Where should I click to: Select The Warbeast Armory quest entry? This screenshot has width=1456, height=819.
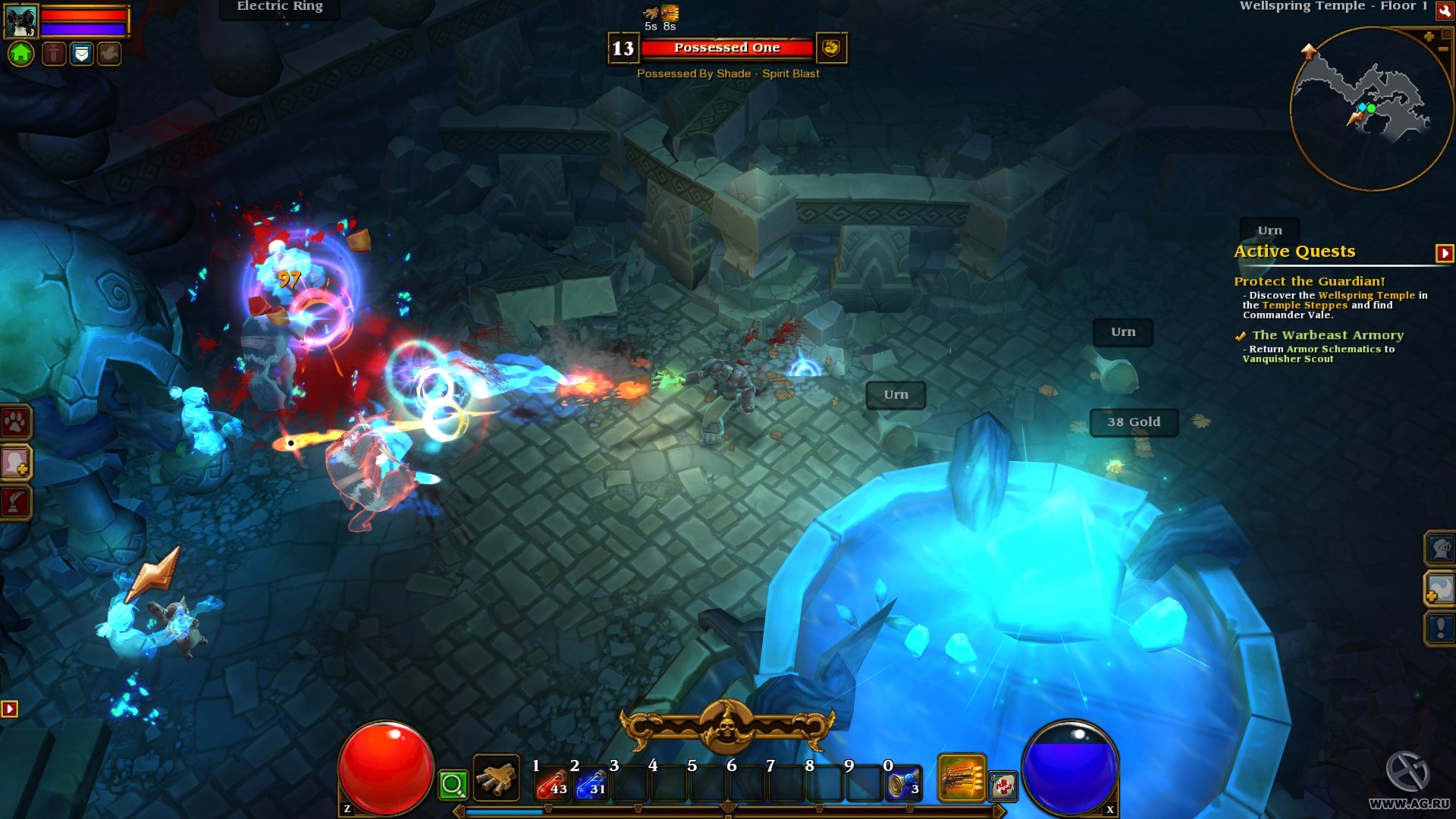[1327, 335]
